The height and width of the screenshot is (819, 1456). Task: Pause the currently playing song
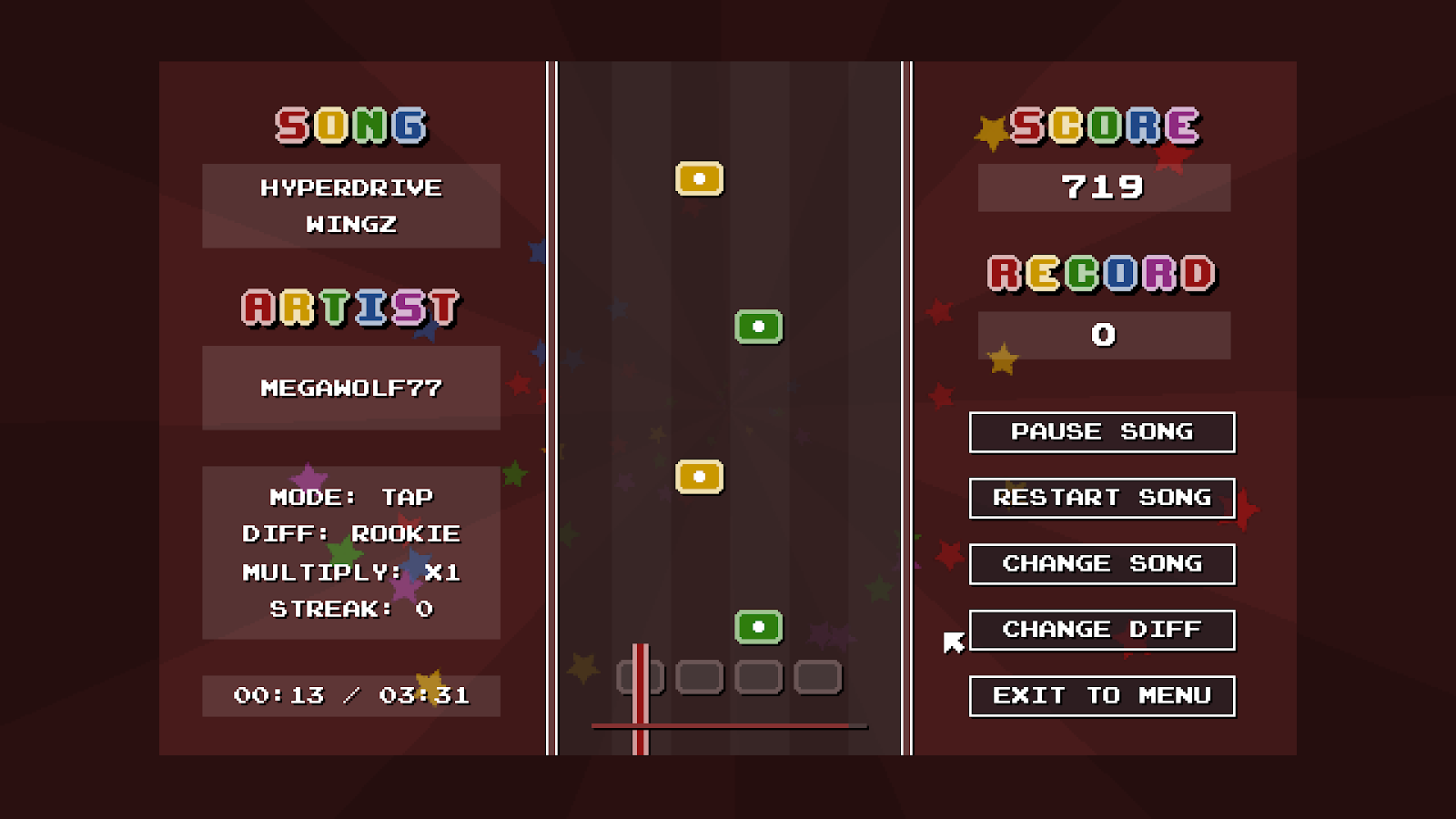pos(1102,432)
